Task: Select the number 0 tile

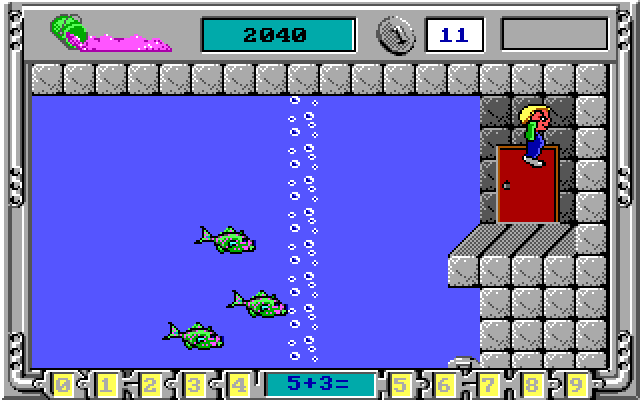Action: coord(63,384)
